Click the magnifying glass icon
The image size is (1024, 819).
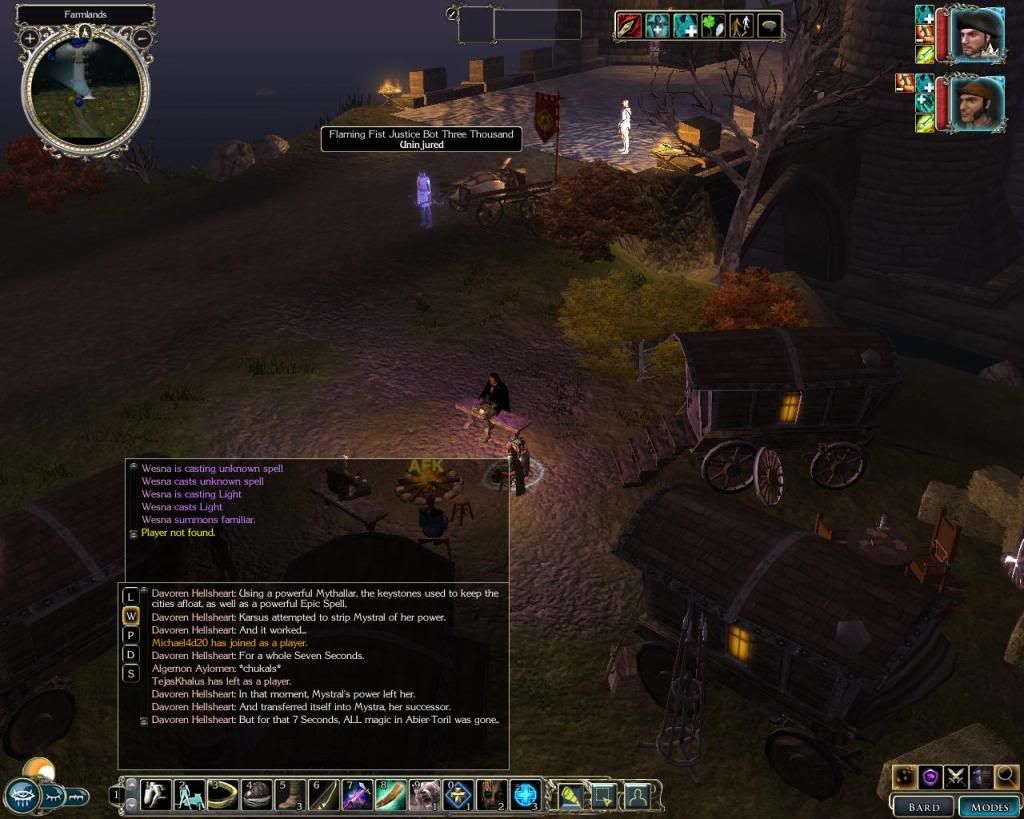(1005, 775)
